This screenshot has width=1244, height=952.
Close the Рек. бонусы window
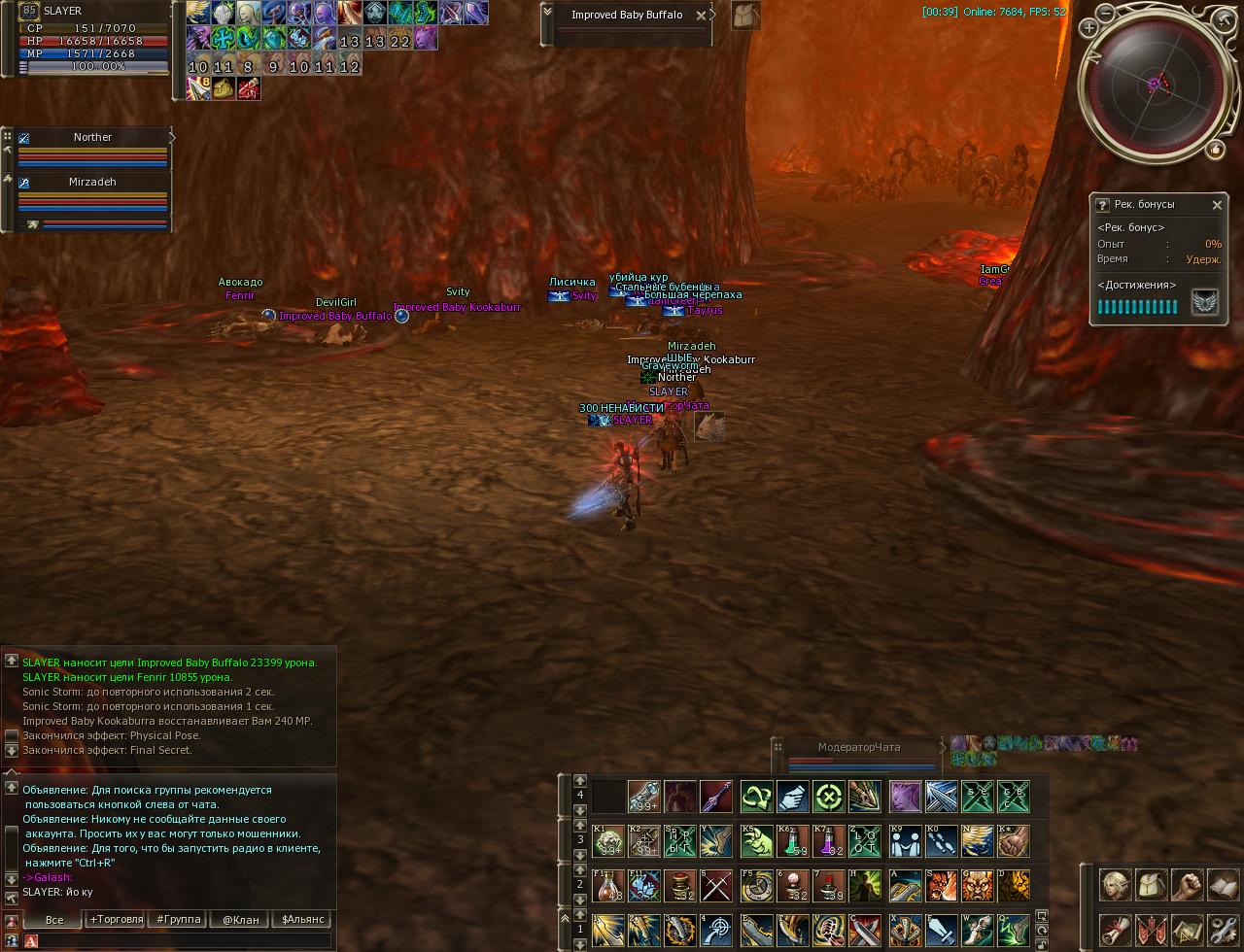[x=1217, y=205]
